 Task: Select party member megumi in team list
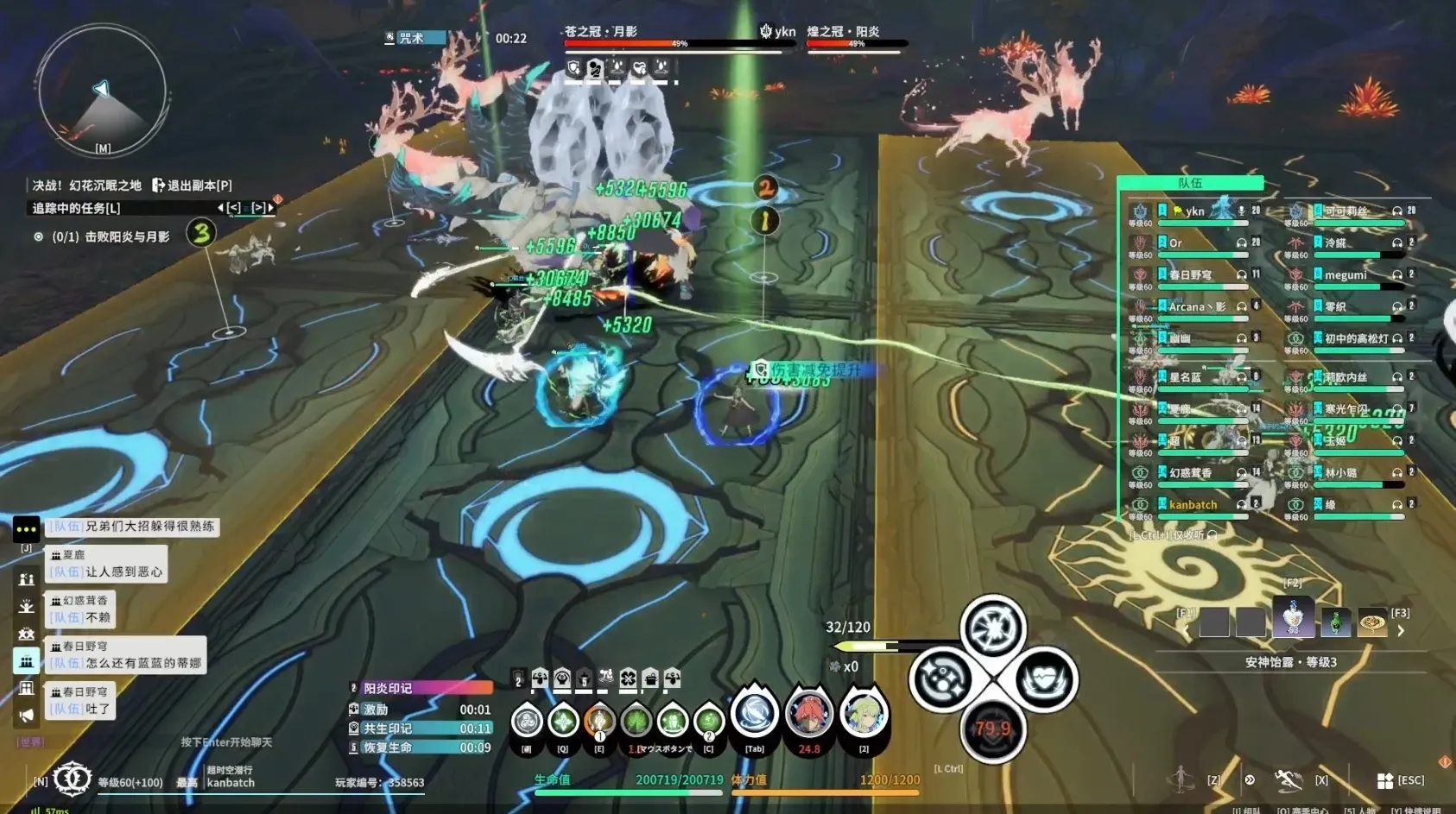(1345, 275)
